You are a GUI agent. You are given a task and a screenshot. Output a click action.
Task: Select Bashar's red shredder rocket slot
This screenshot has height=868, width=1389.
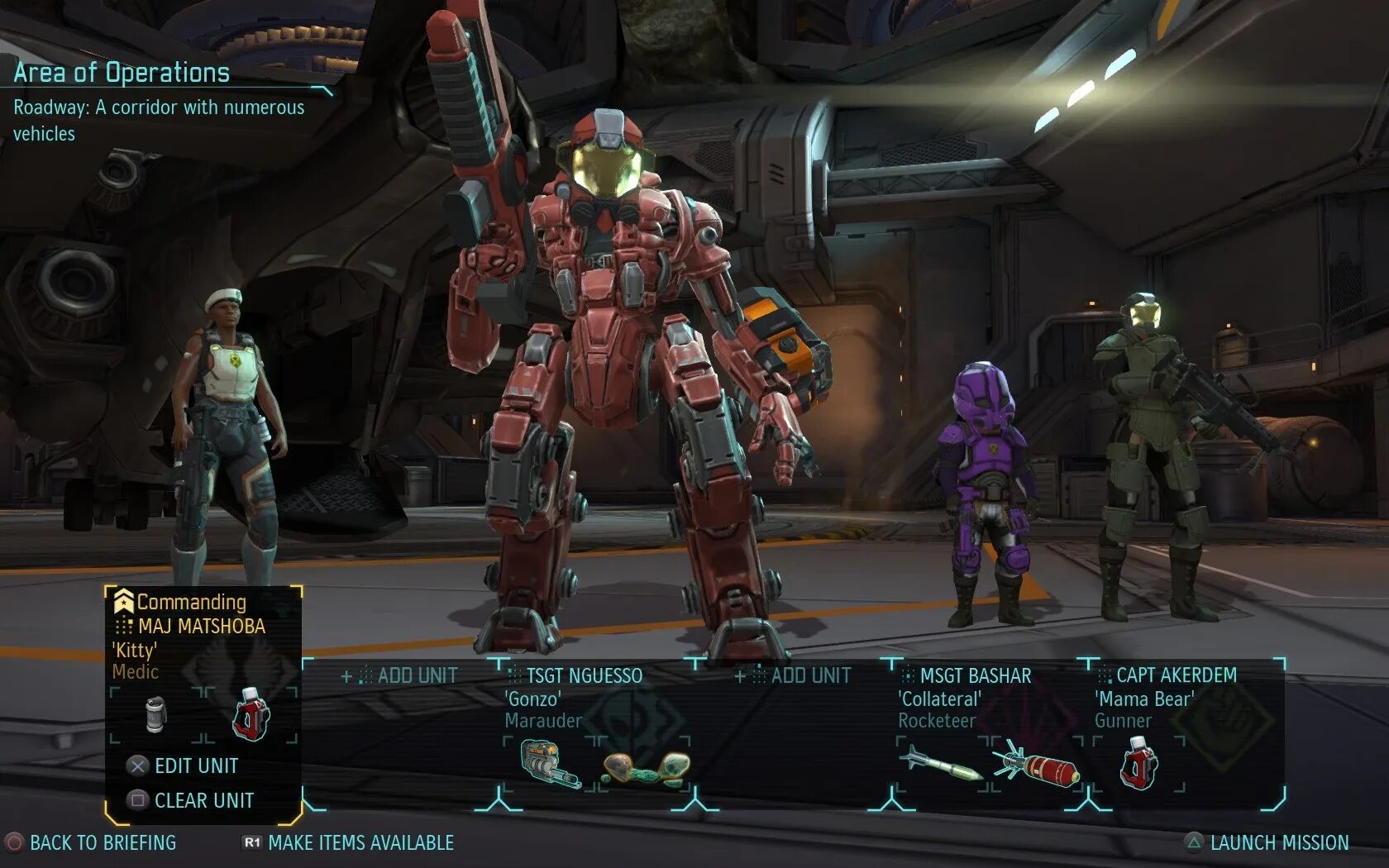[x=1037, y=765]
